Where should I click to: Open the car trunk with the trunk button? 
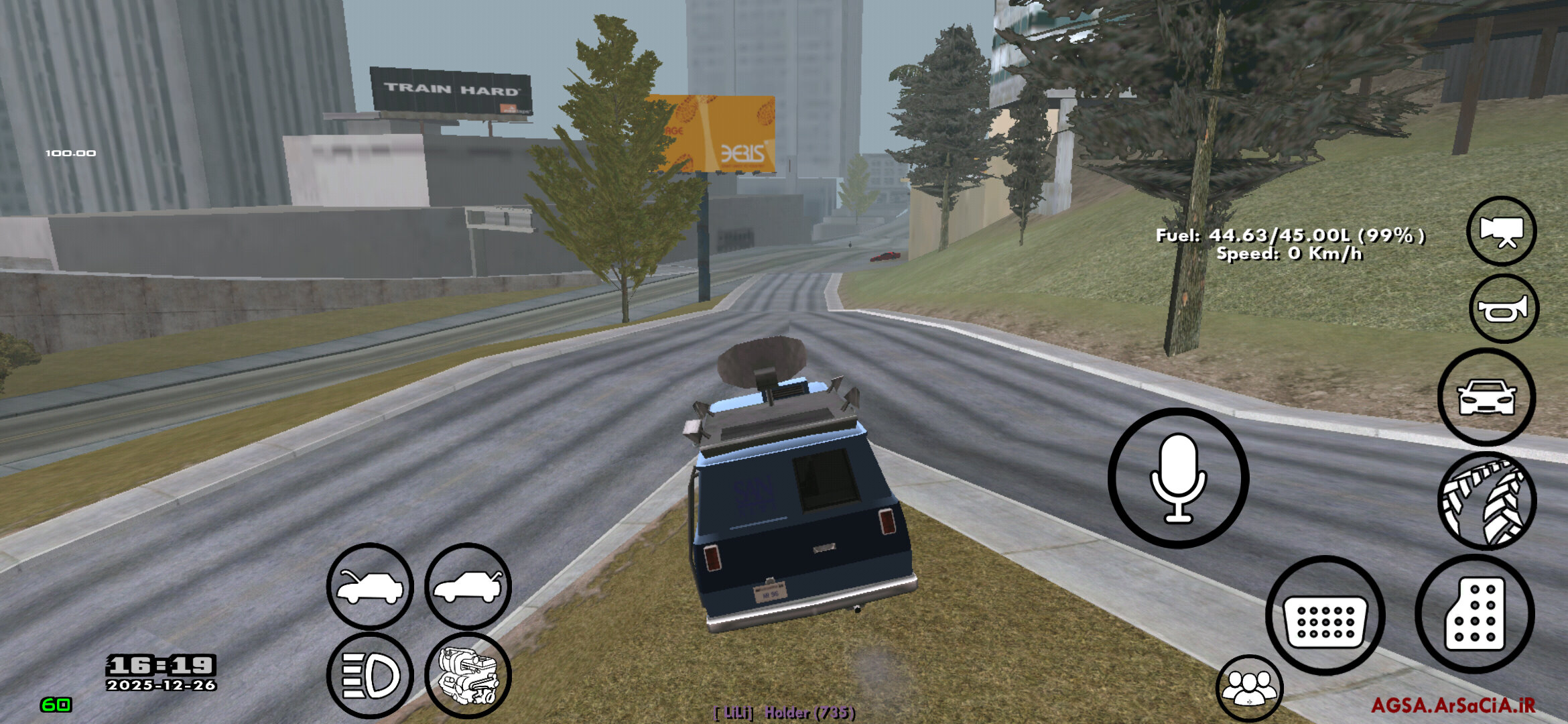pyautogui.click(x=468, y=587)
